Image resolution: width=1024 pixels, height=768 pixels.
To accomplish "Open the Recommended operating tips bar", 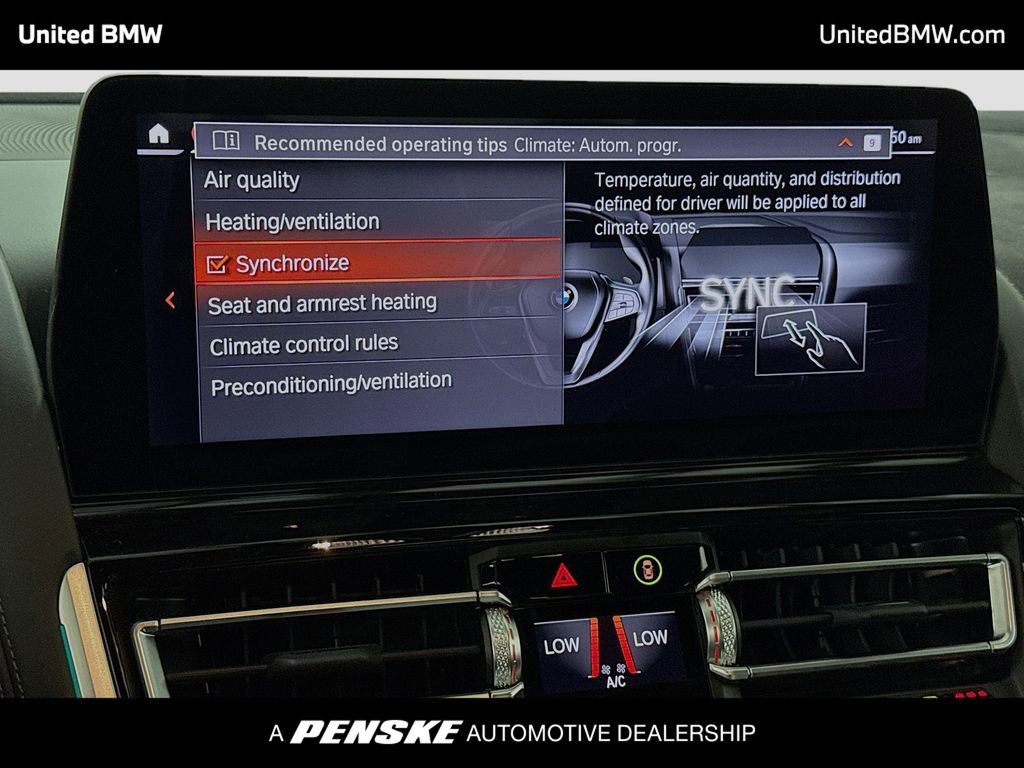I will tap(380, 143).
